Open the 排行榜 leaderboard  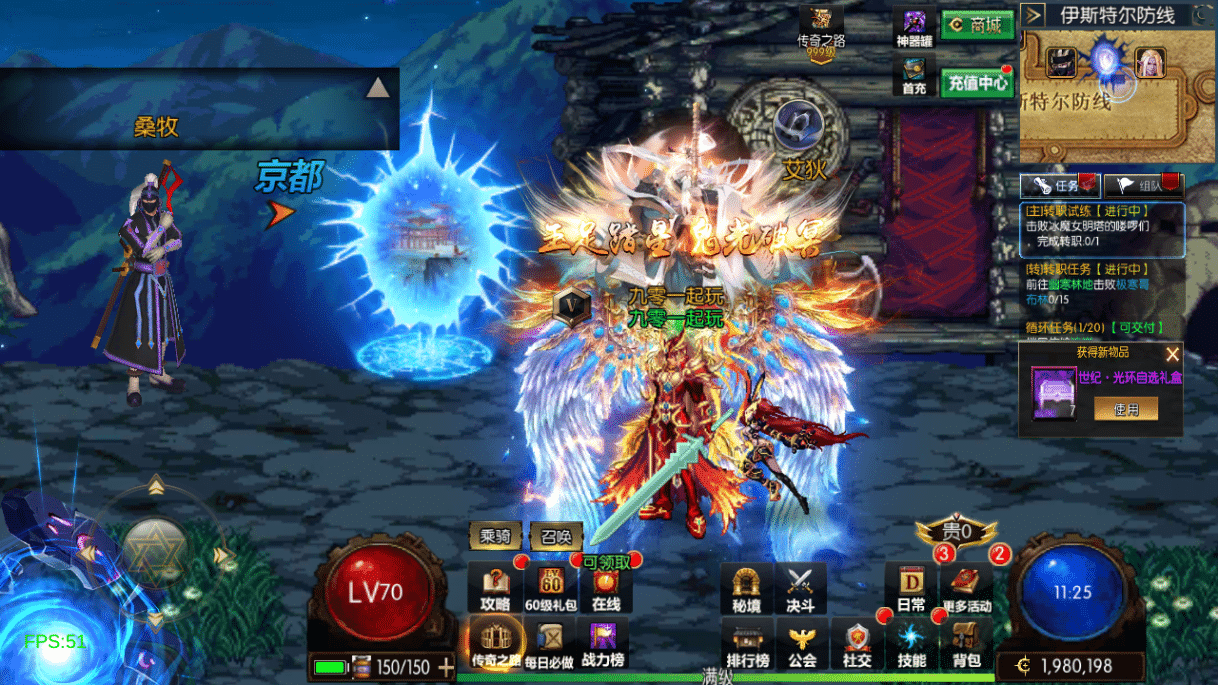[747, 643]
